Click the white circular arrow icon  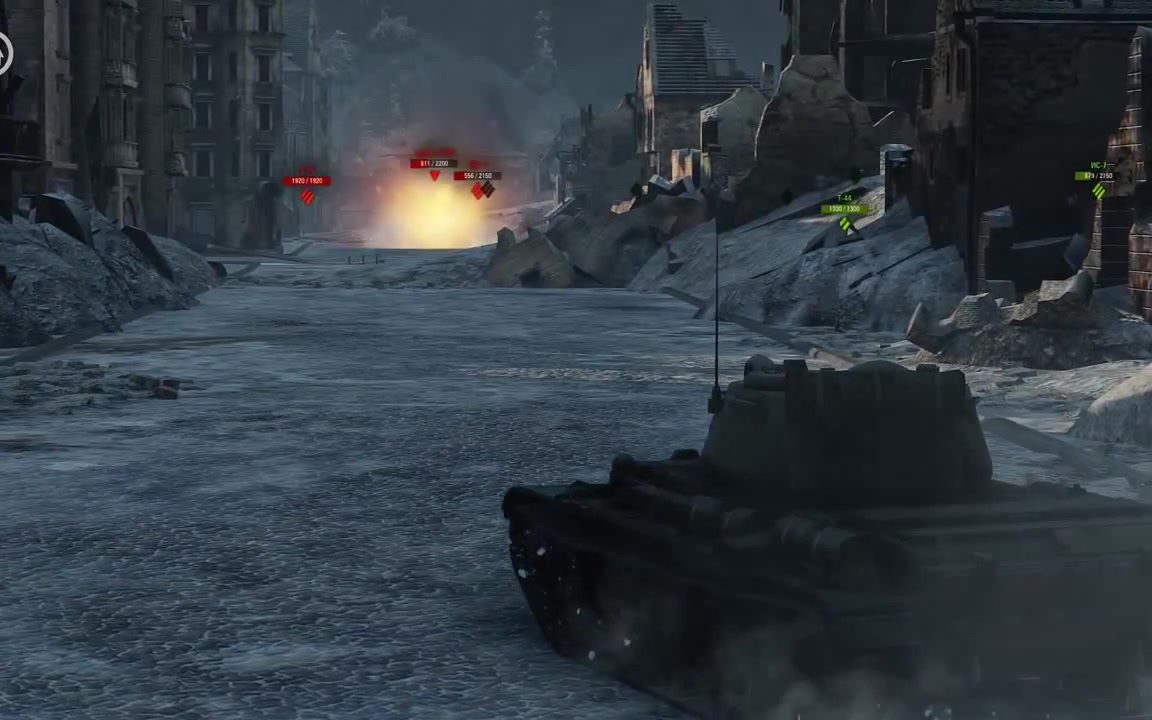tap(4, 54)
